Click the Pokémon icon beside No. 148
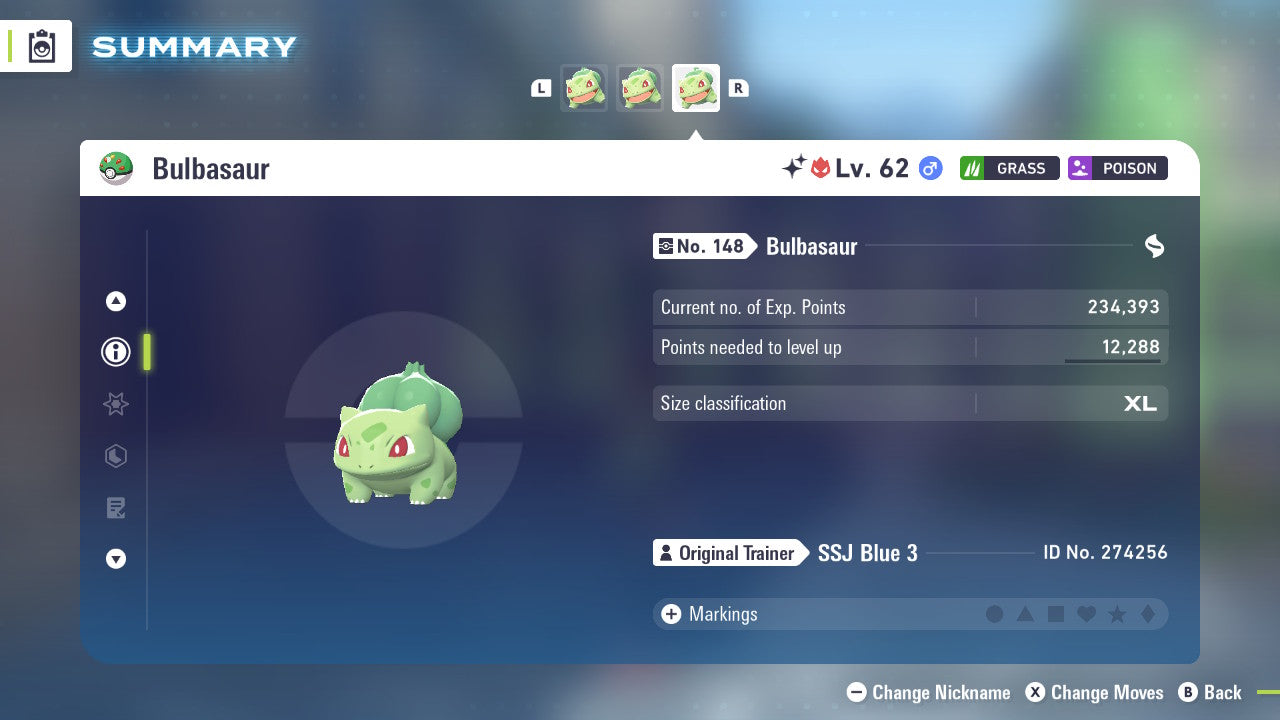 [667, 246]
